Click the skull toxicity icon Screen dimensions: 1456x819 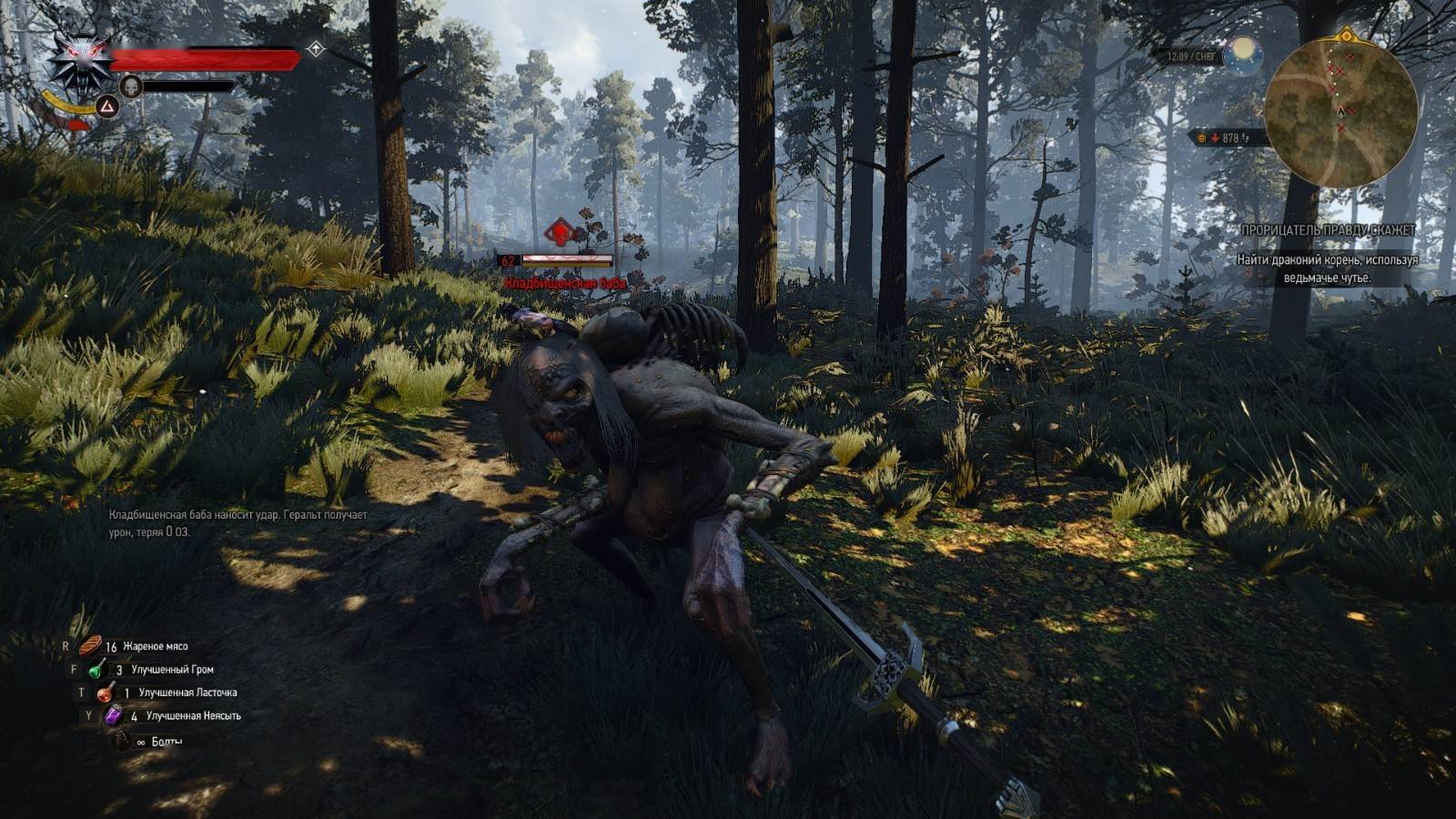(x=131, y=86)
